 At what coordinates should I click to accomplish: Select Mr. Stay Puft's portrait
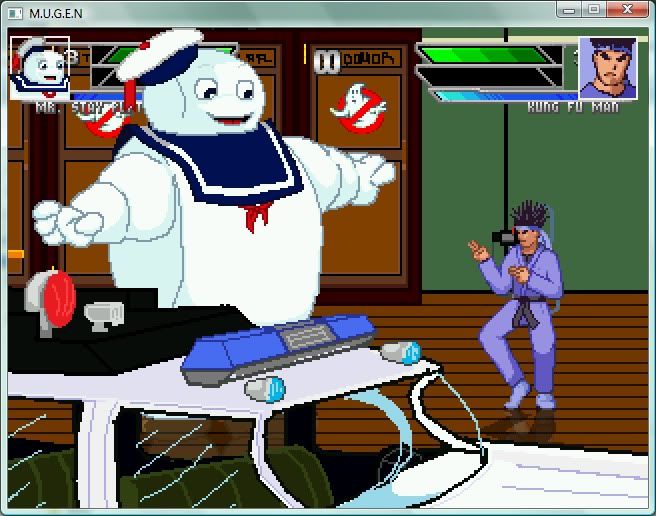coord(39,68)
